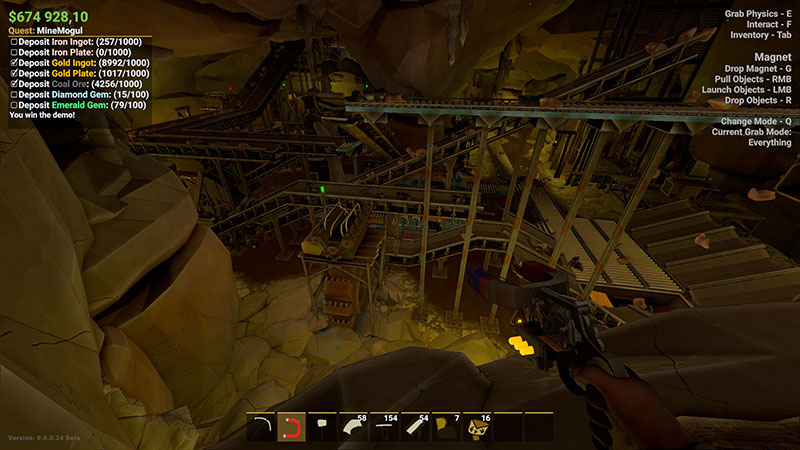The height and width of the screenshot is (450, 800).
Task: Select the Deposit Gold Ingot objective
Action: (80, 63)
